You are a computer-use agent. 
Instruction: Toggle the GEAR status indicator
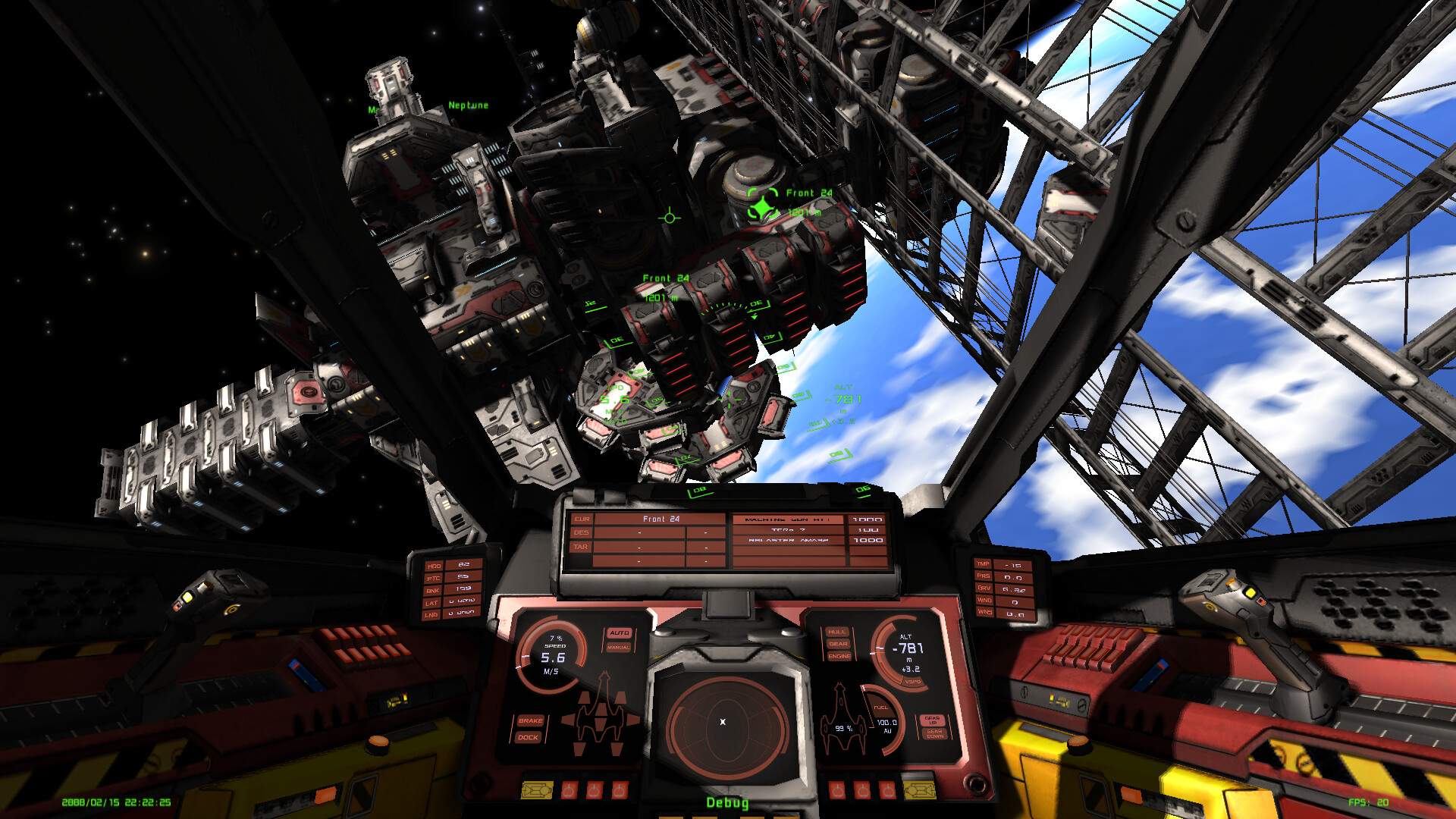[x=839, y=643]
